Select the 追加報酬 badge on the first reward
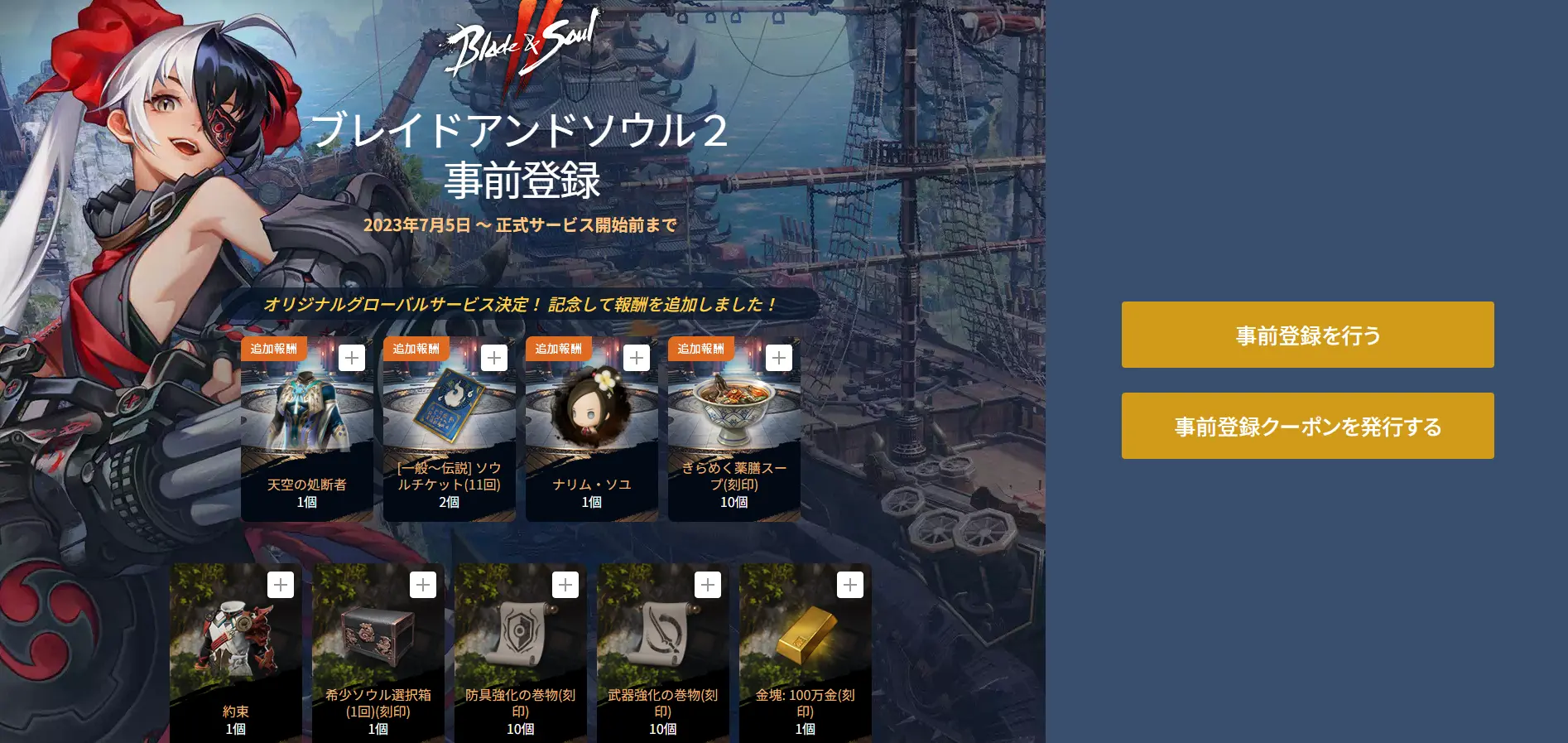This screenshot has width=1568, height=743. [273, 349]
